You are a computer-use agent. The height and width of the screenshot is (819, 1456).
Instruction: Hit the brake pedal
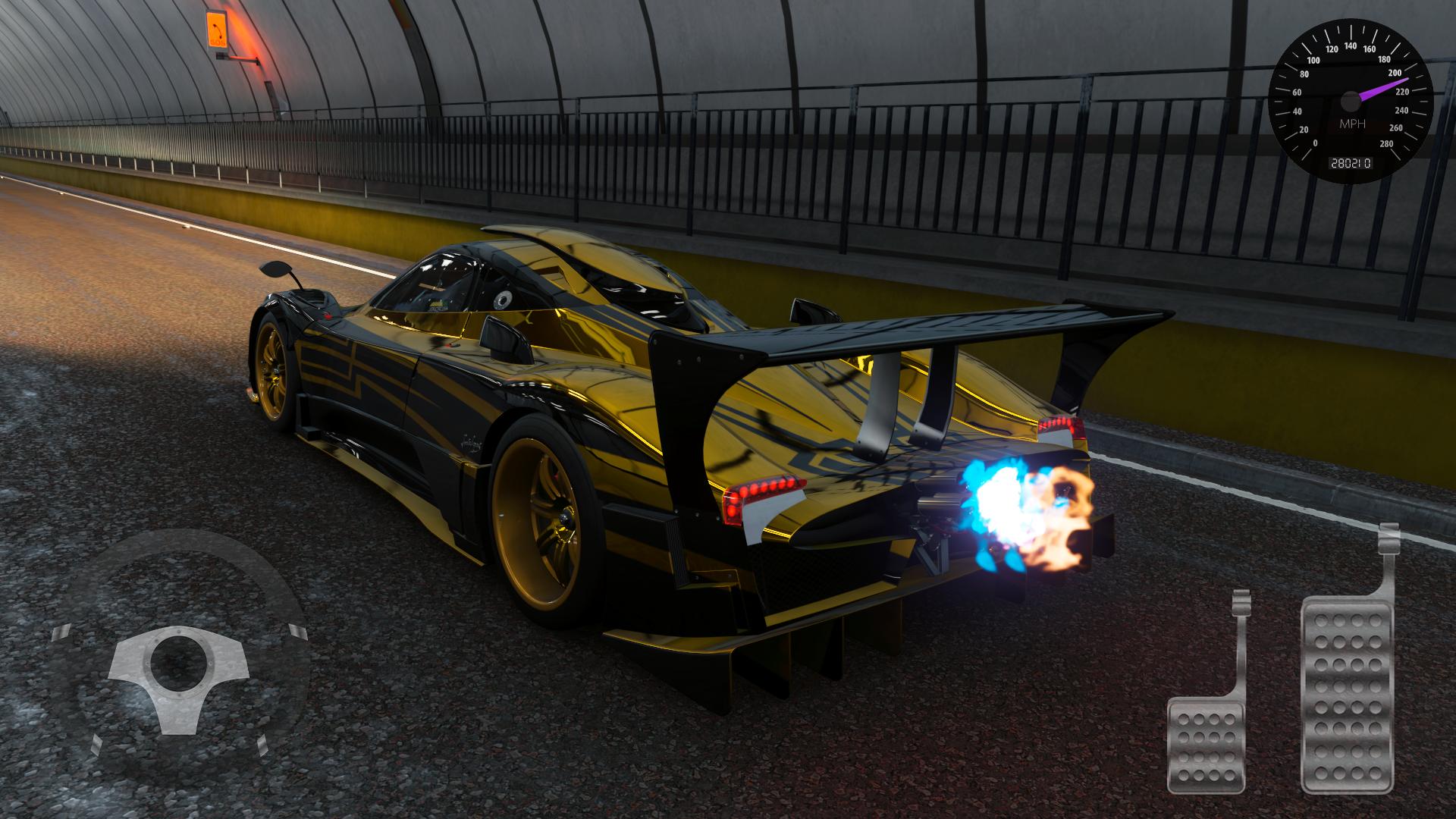1207,744
